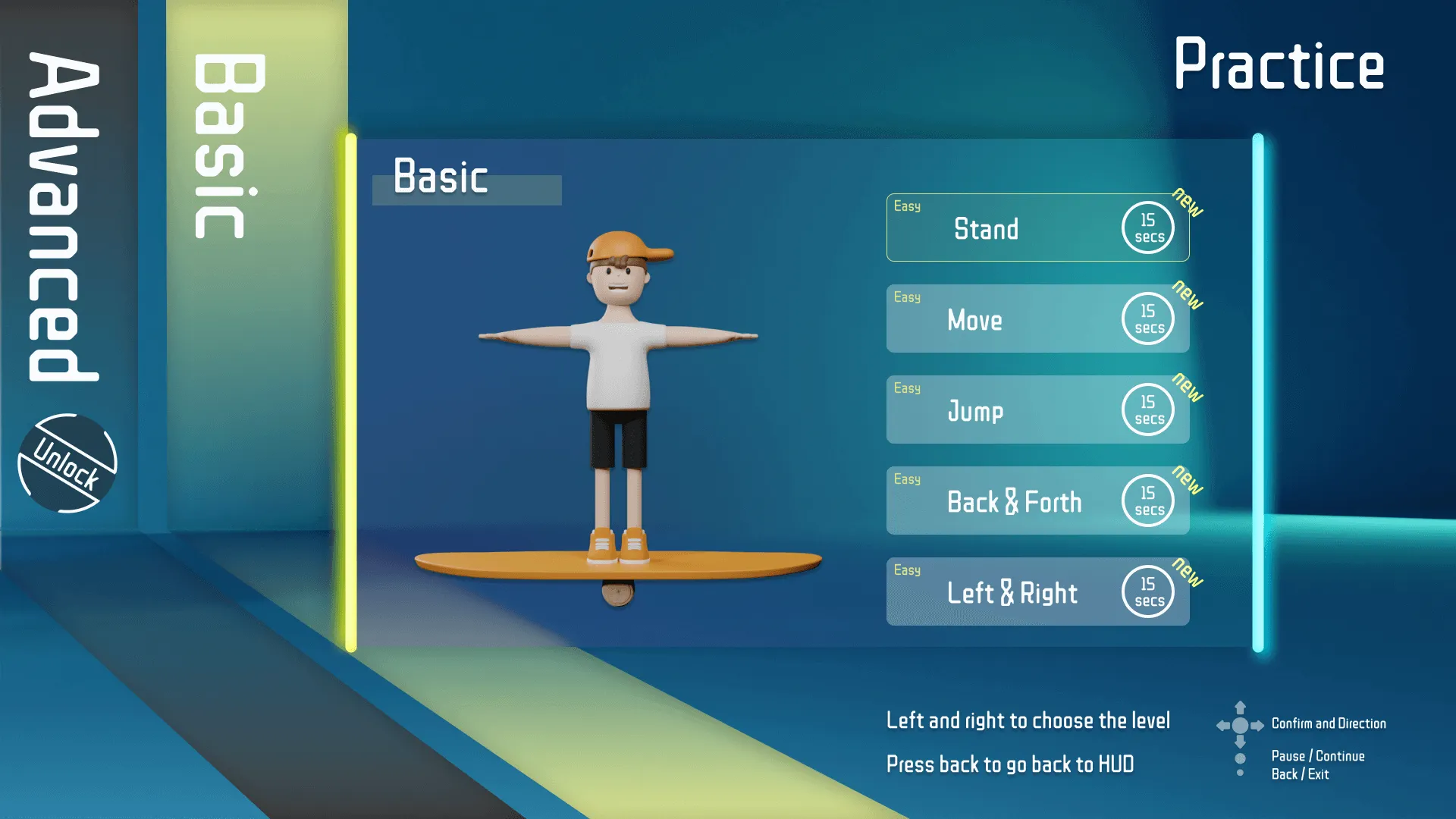
Task: Expand the Left & Right drill details
Action: pyautogui.click(x=1012, y=592)
